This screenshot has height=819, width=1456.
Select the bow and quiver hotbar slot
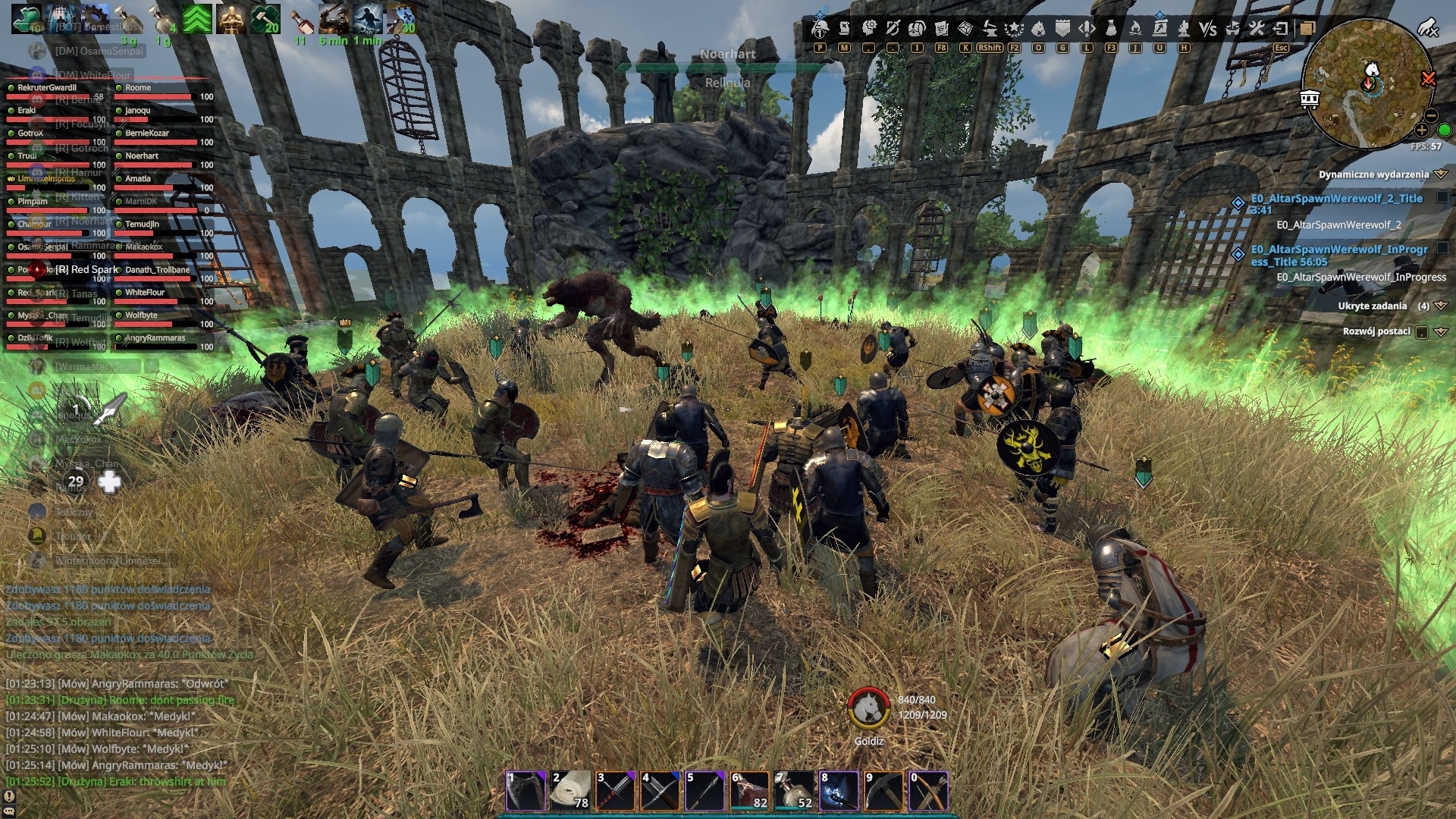point(929,791)
